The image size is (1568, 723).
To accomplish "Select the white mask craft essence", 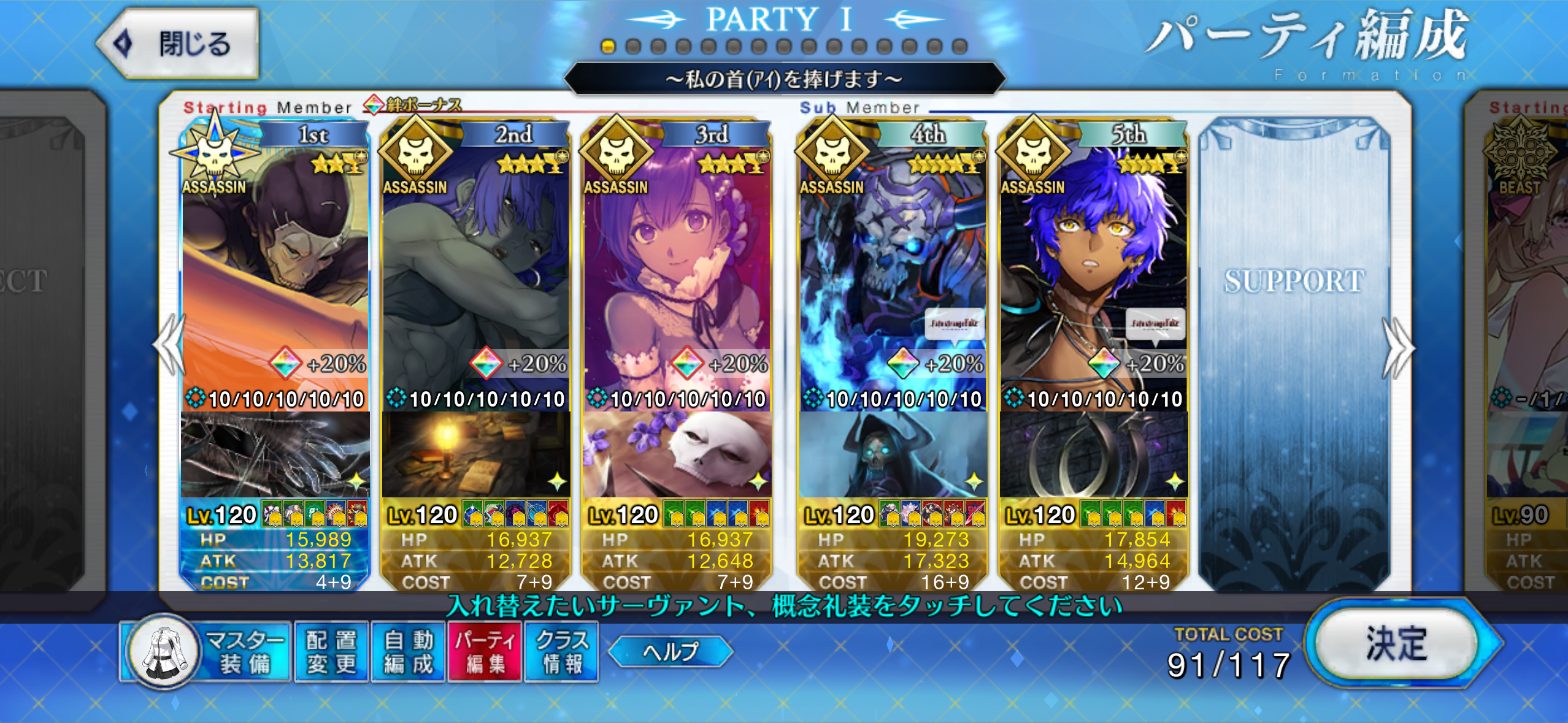I will 676,455.
